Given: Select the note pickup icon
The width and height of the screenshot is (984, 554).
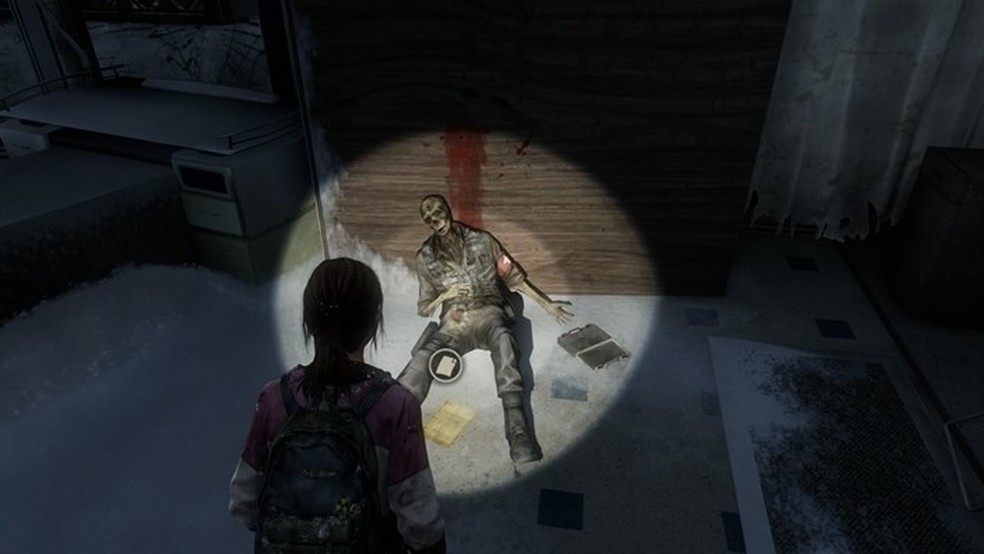Looking at the screenshot, I should tap(443, 365).
